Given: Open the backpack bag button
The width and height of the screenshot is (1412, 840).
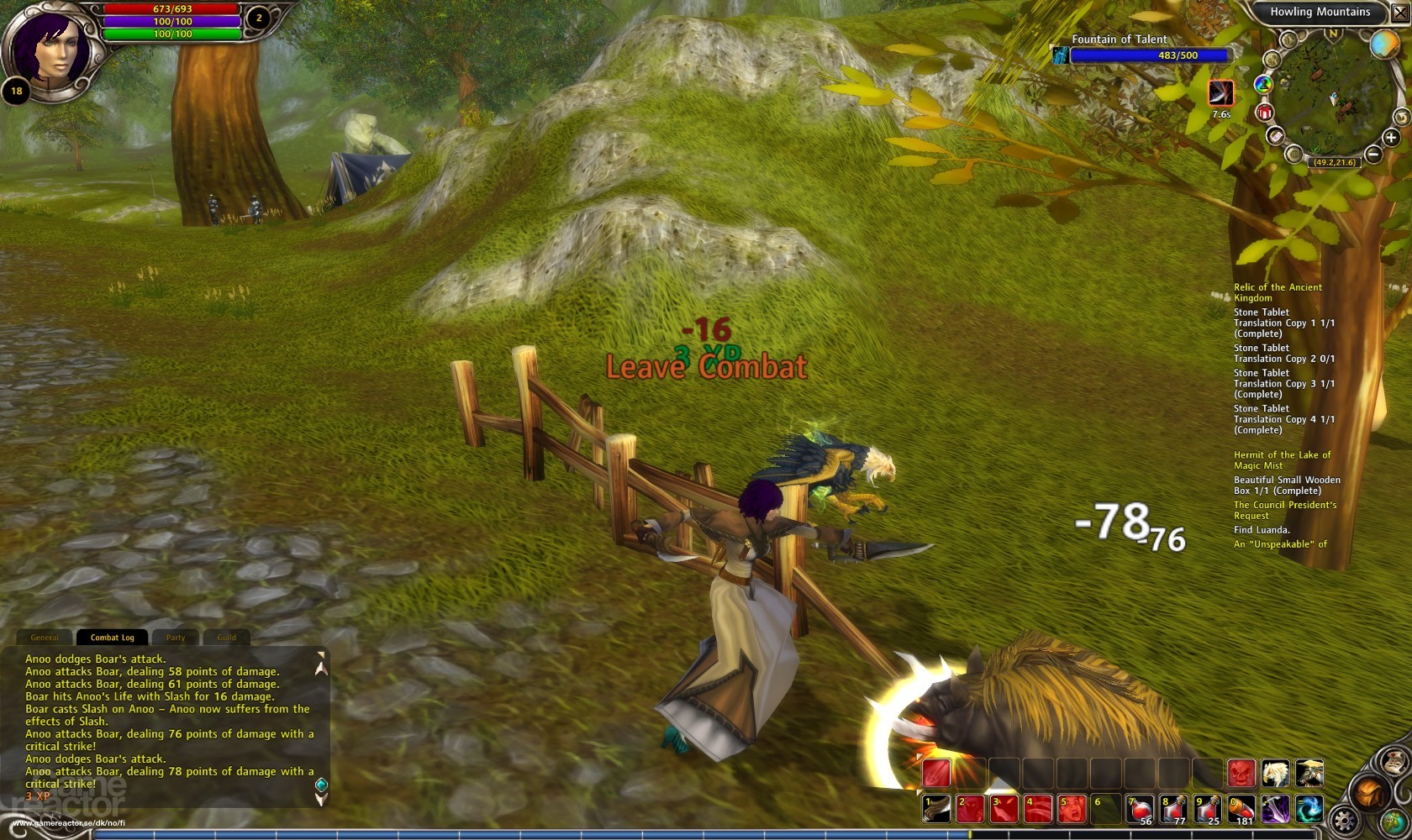Looking at the screenshot, I should pos(1369,792).
